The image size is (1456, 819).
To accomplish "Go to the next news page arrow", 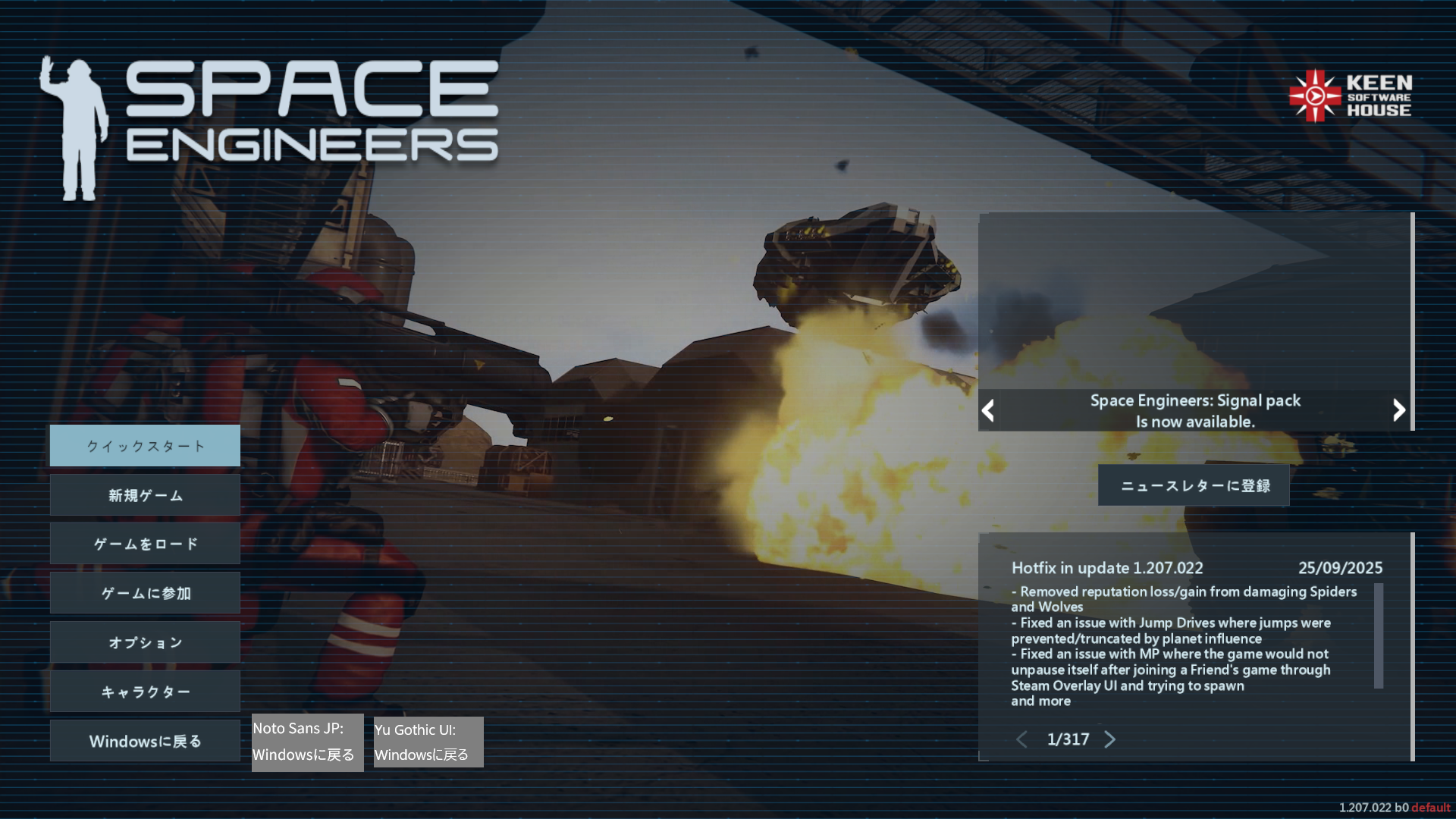I will coord(1110,739).
